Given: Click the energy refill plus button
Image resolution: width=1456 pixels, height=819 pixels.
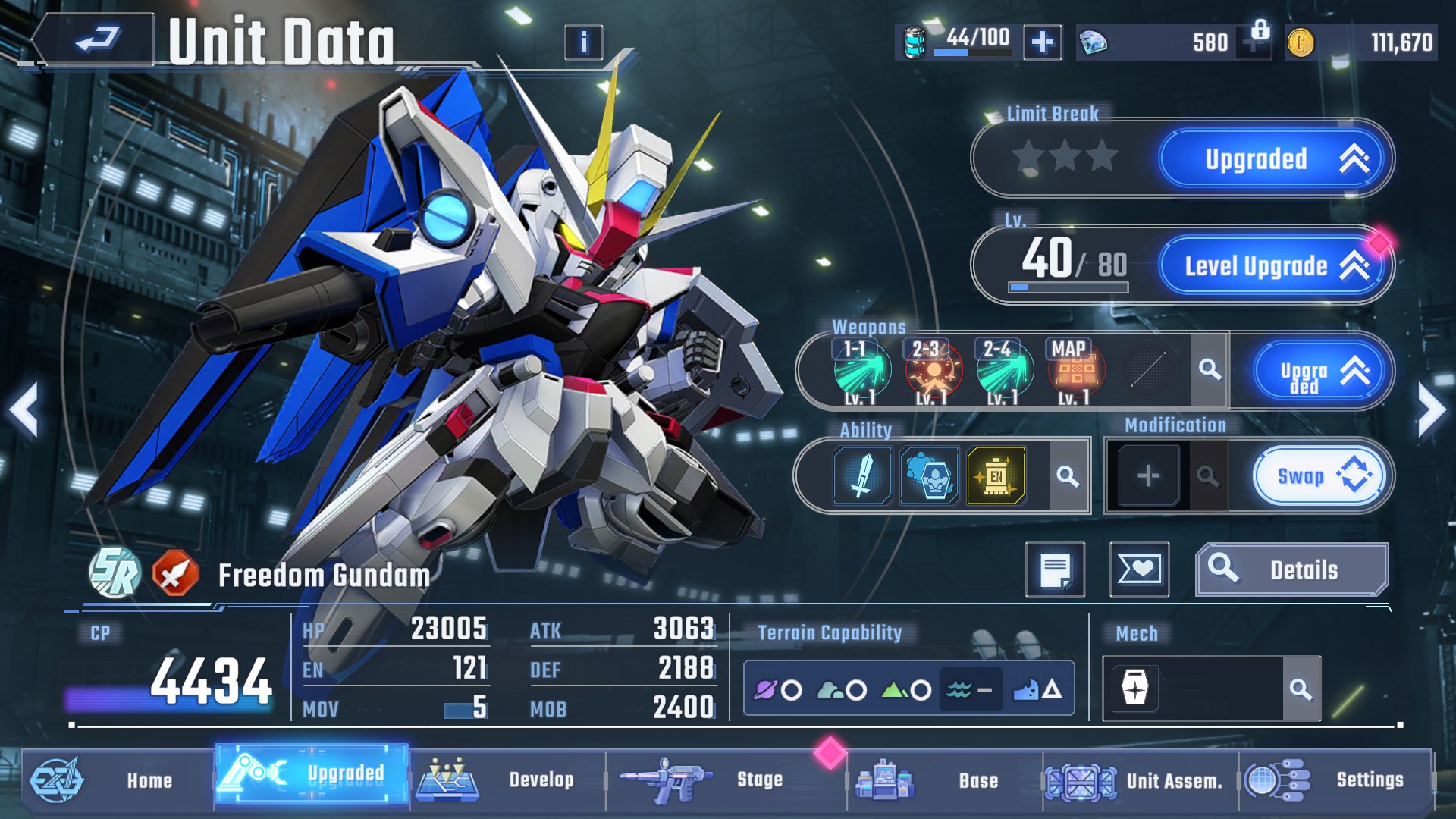Looking at the screenshot, I should (x=1043, y=43).
